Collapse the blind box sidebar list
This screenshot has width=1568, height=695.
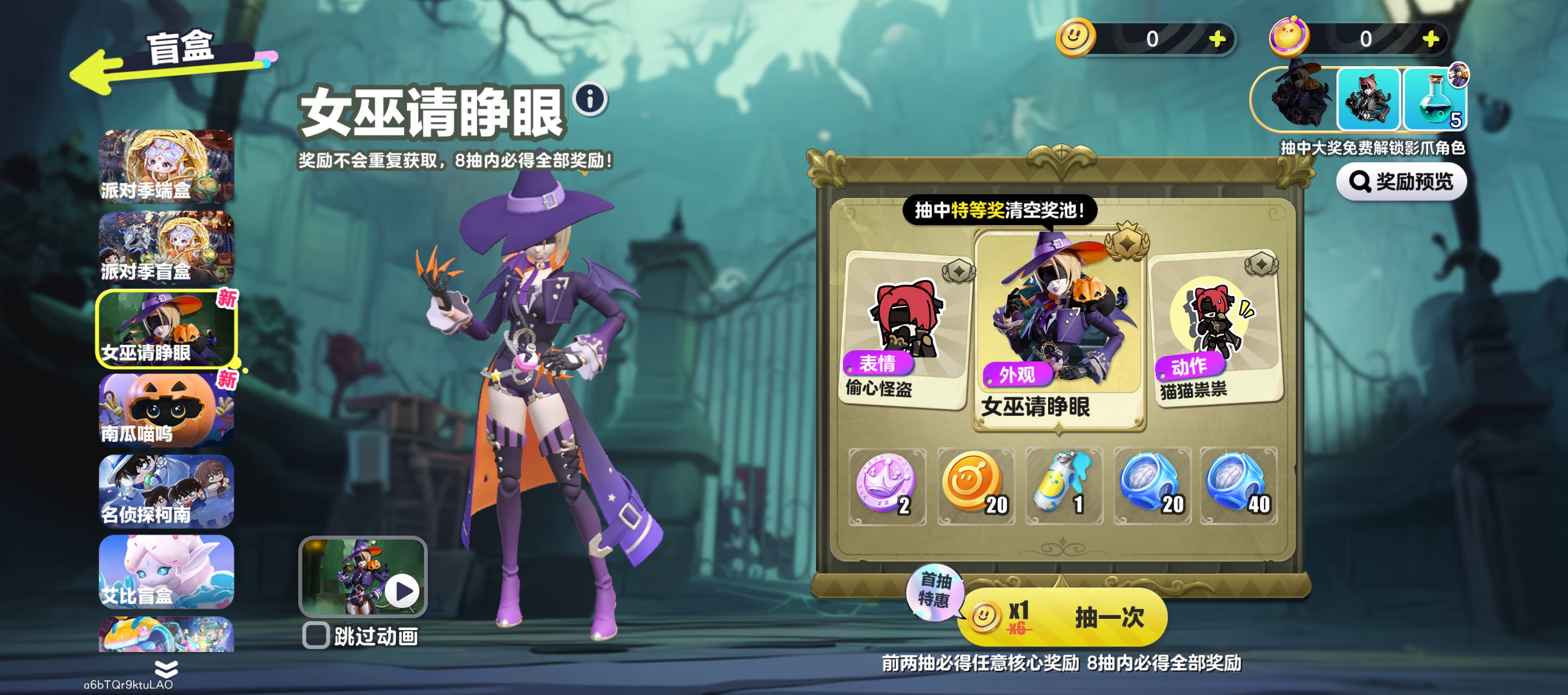(165, 670)
